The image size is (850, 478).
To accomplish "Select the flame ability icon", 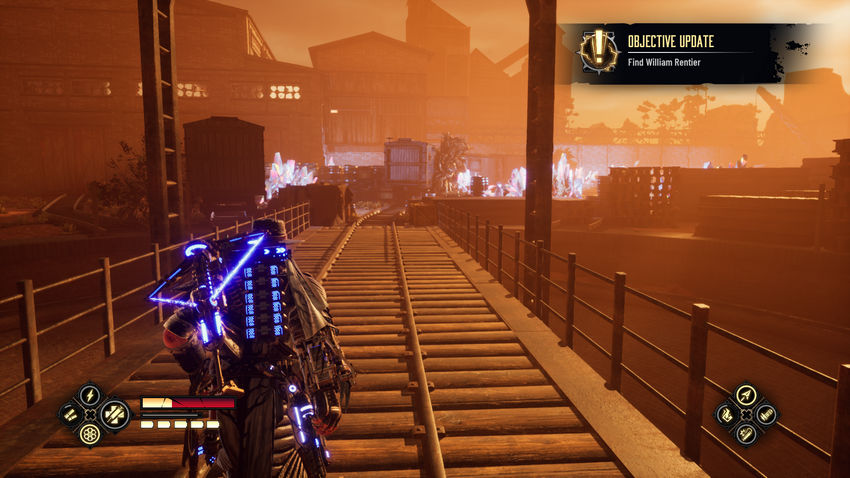I will point(726,414).
